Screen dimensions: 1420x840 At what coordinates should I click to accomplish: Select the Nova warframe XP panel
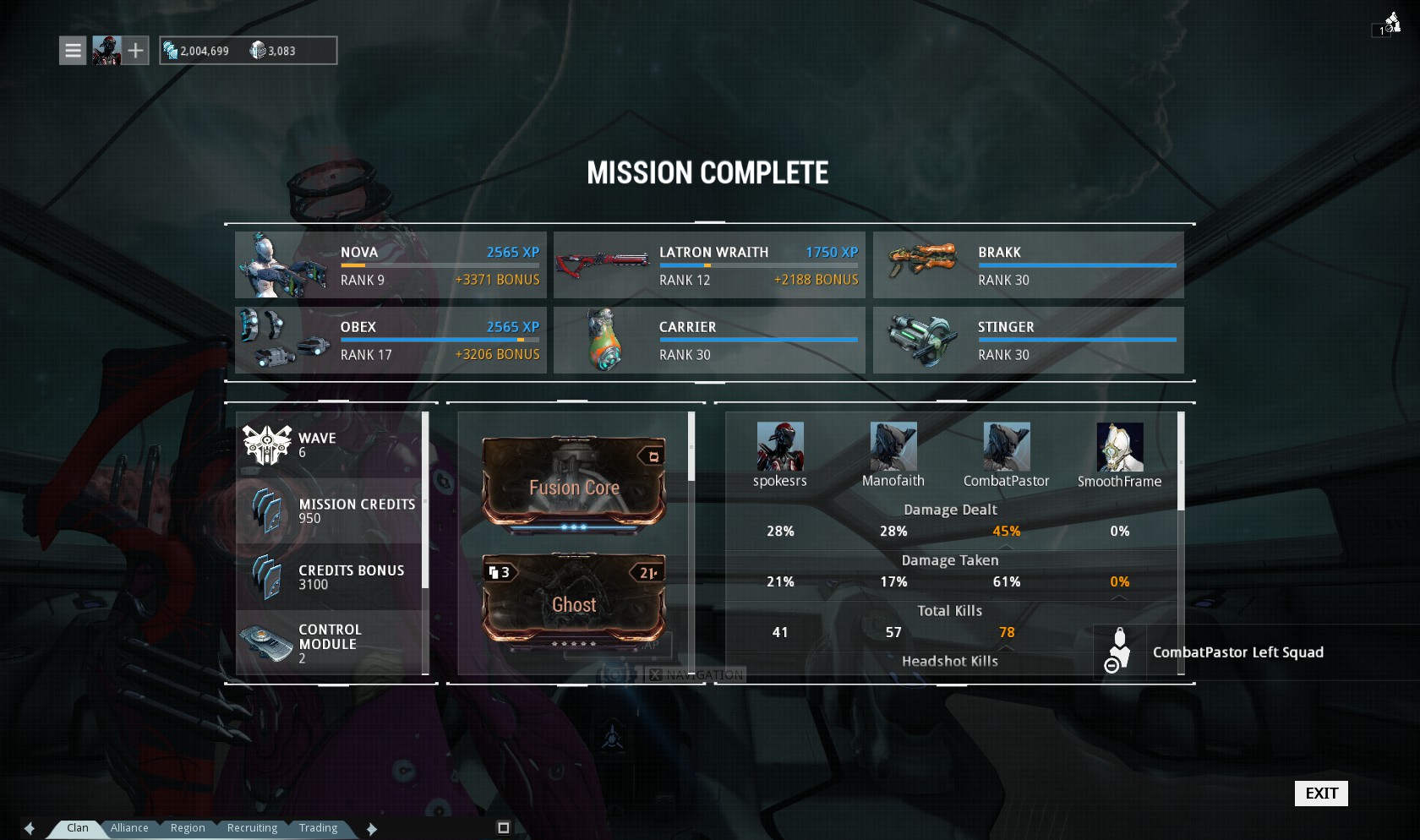[x=390, y=265]
